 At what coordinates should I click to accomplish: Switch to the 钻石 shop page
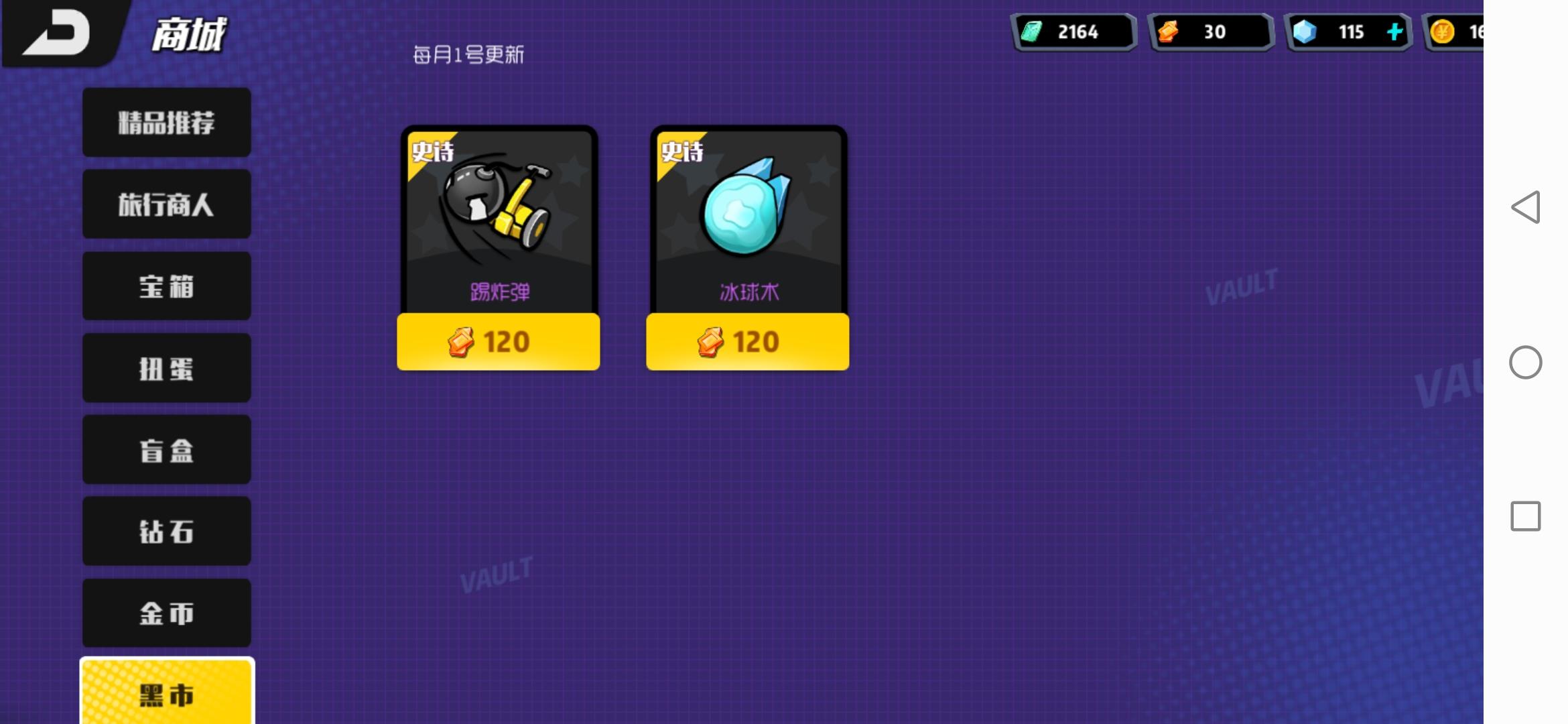point(166,531)
